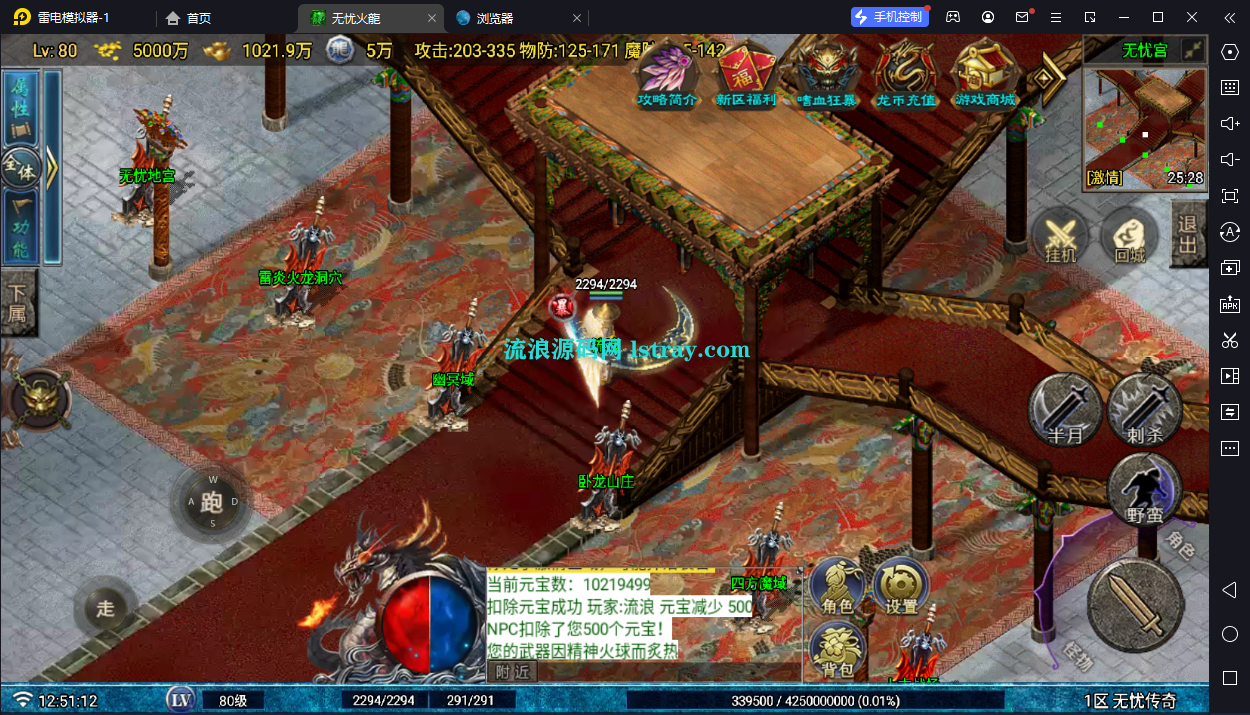Click the 退出 exit button
Viewport: 1250px width, 715px height.
pyautogui.click(x=1187, y=236)
